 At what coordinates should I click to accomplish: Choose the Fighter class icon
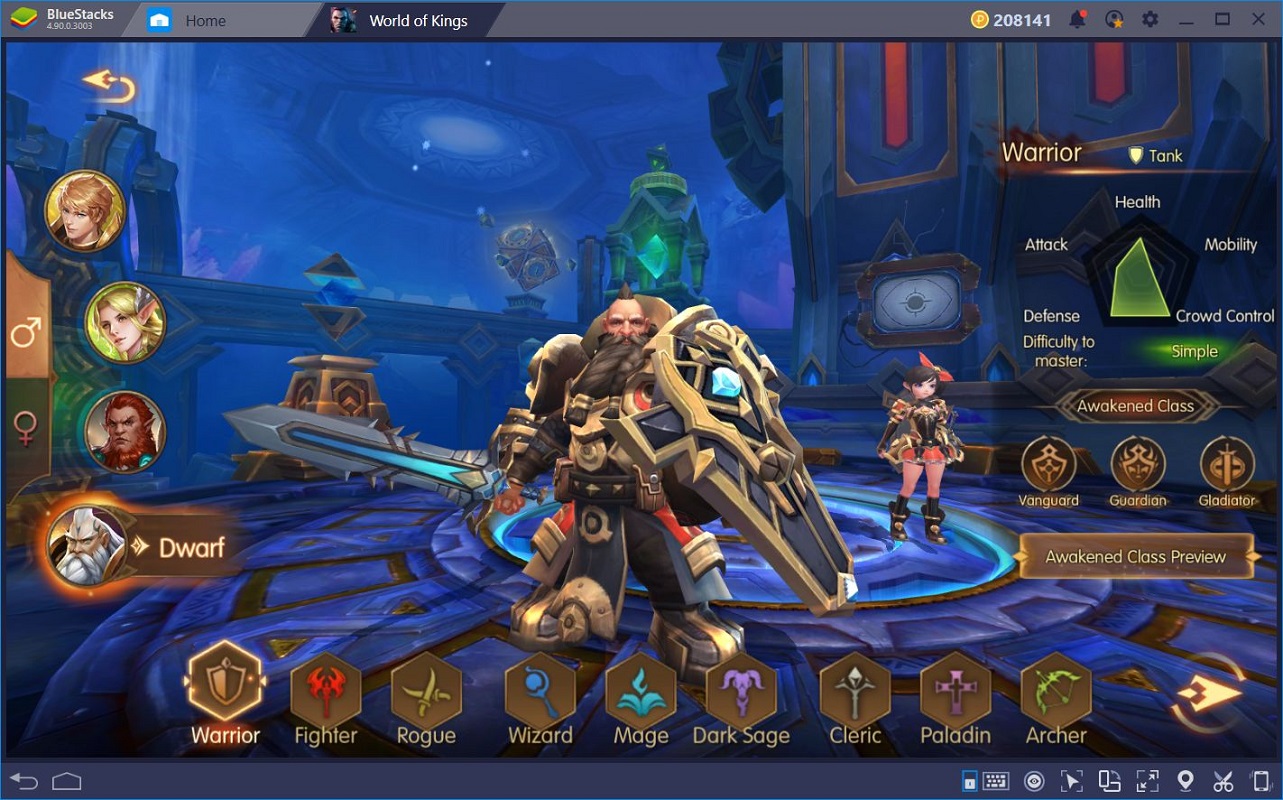[x=325, y=690]
